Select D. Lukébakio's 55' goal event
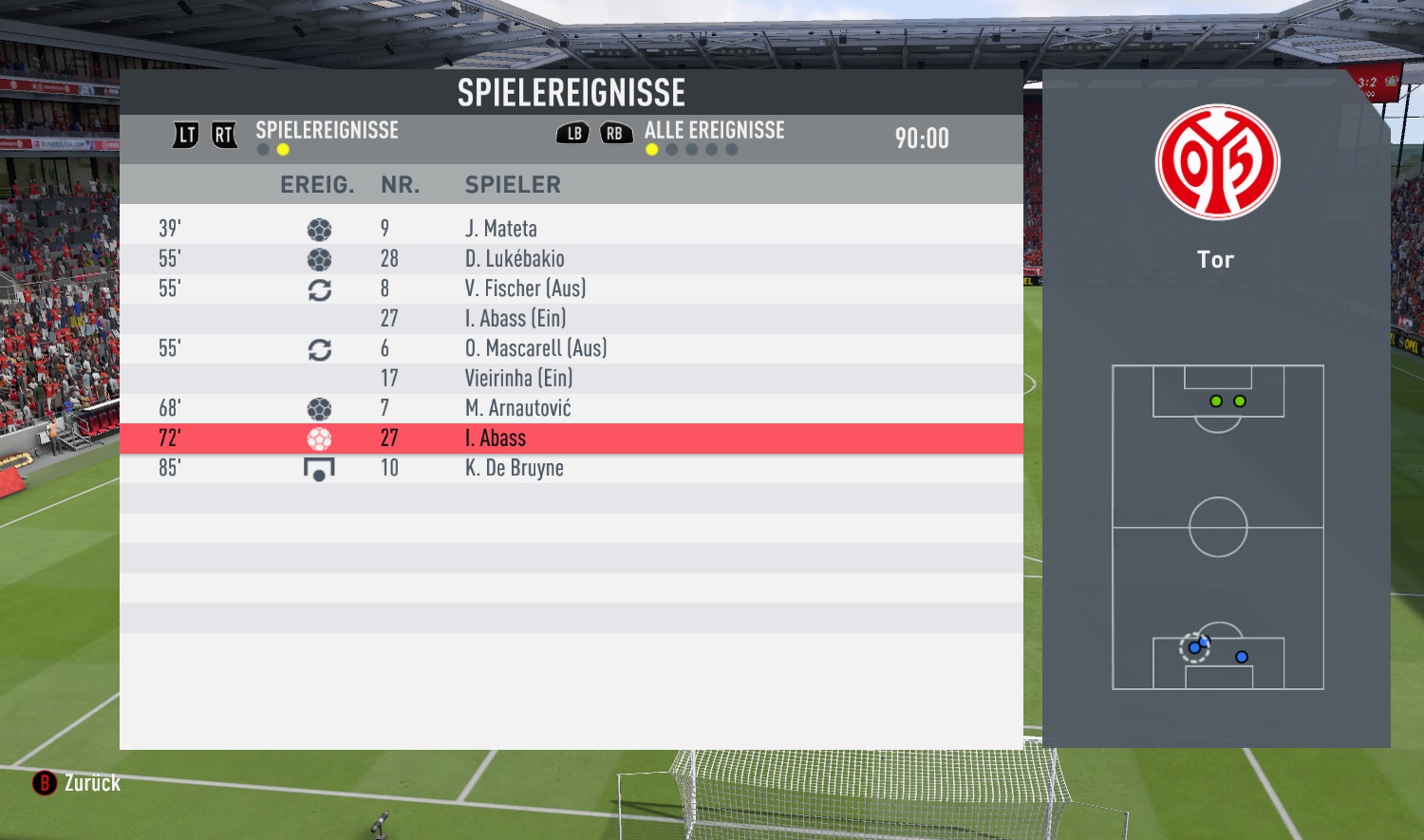The width and height of the screenshot is (1424, 840). click(570, 259)
